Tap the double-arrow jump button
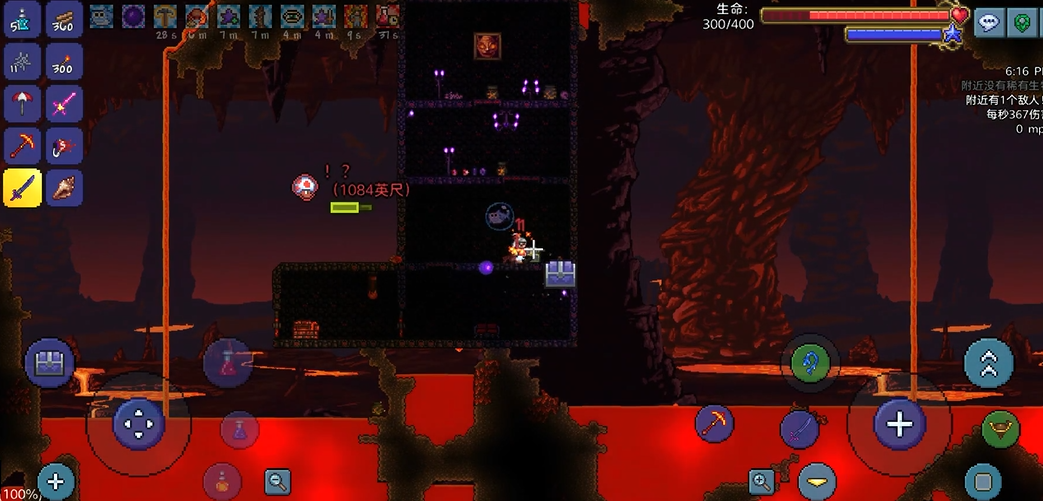The height and width of the screenshot is (501, 1043). click(988, 364)
